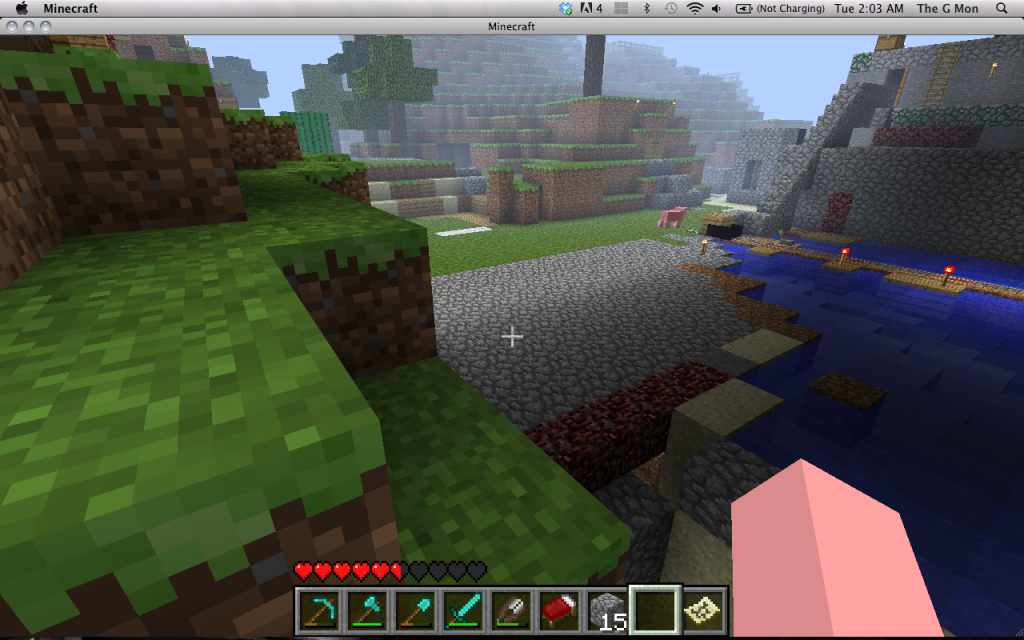Select the map item slot
Image resolution: width=1024 pixels, height=640 pixels.
pos(703,609)
